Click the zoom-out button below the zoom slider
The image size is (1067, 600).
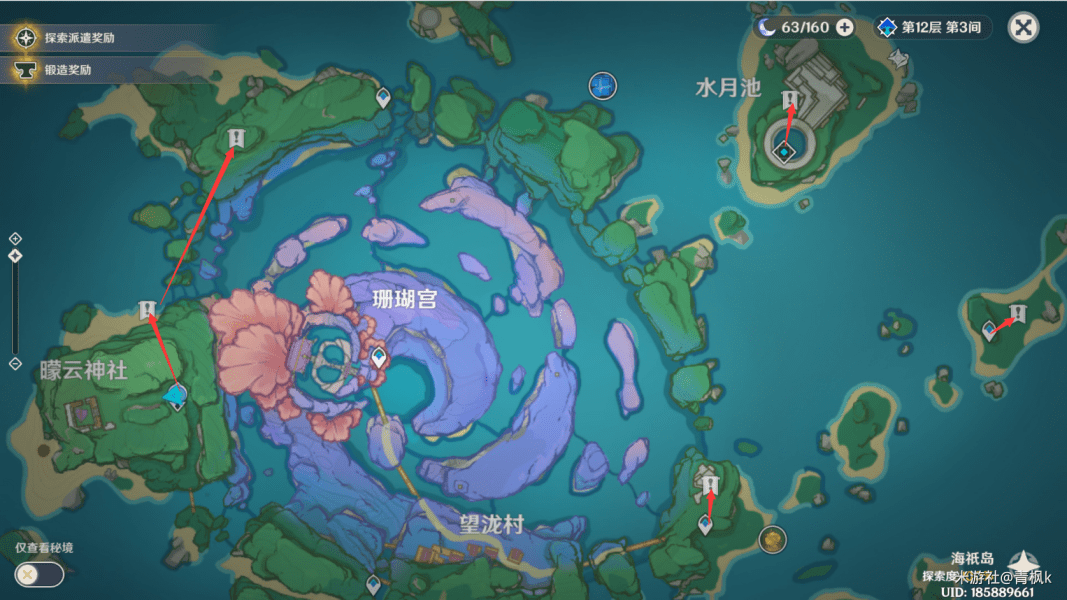pyautogui.click(x=15, y=363)
